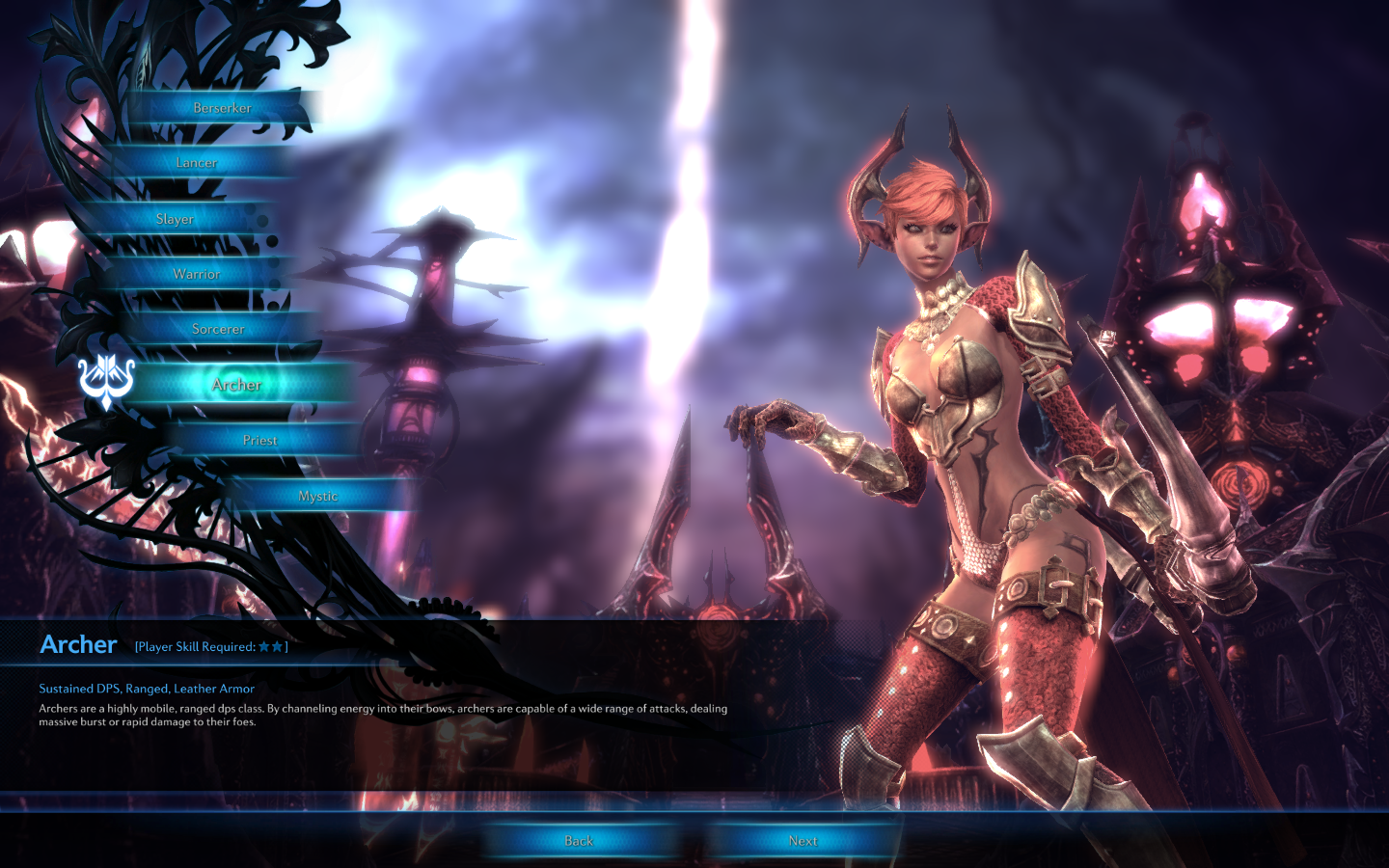
Task: Choose the Lancer class
Action: click(x=197, y=163)
